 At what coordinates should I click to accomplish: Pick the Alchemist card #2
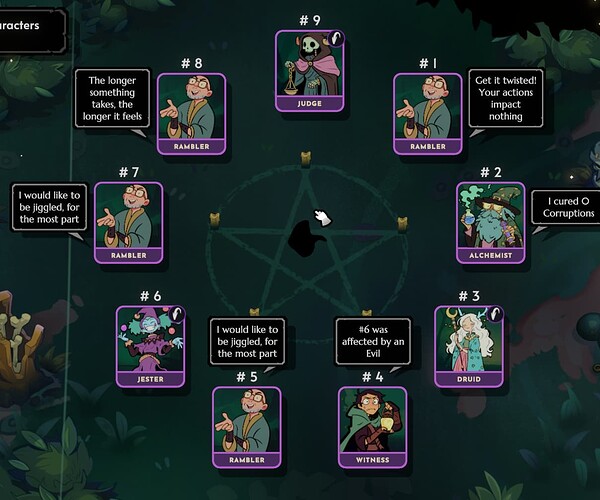point(490,221)
